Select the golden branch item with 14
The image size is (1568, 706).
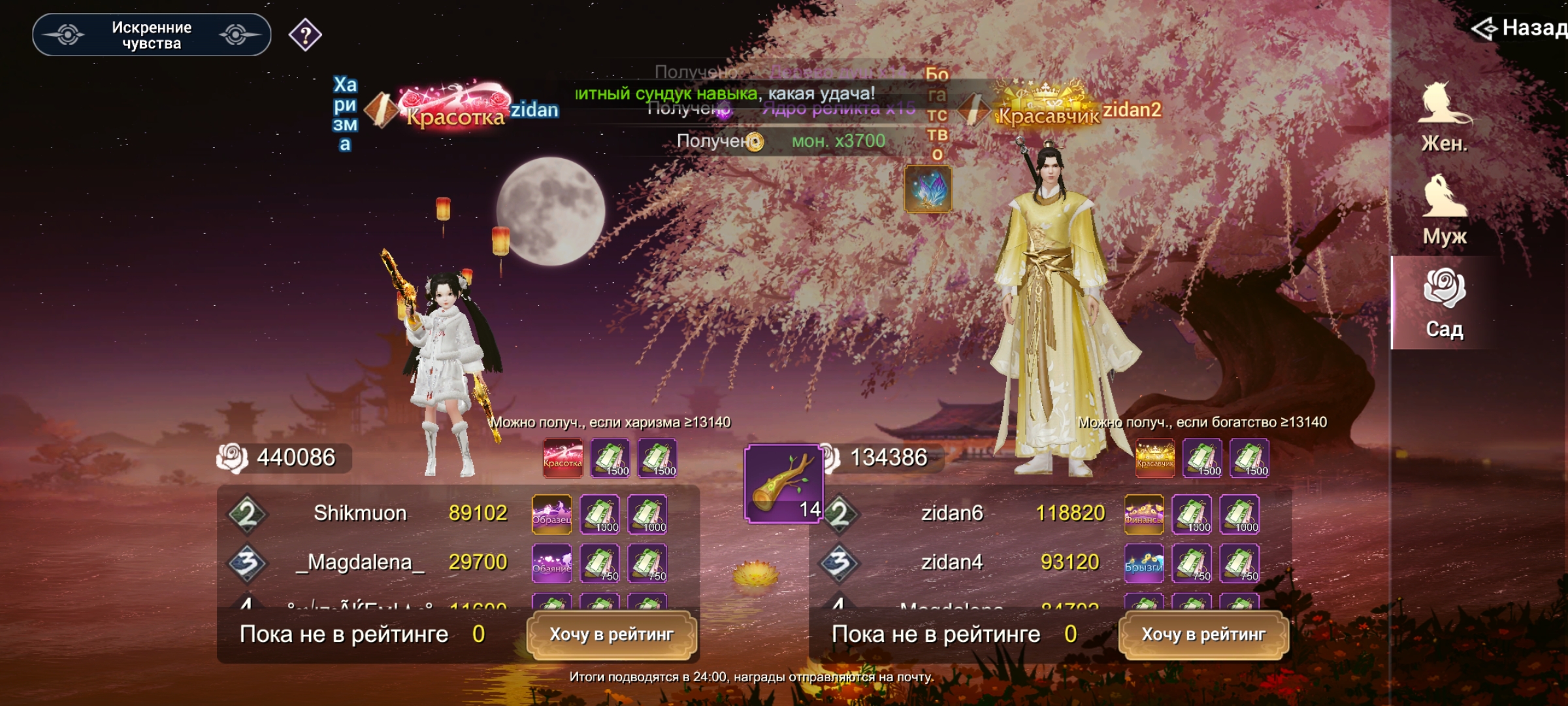(x=783, y=483)
